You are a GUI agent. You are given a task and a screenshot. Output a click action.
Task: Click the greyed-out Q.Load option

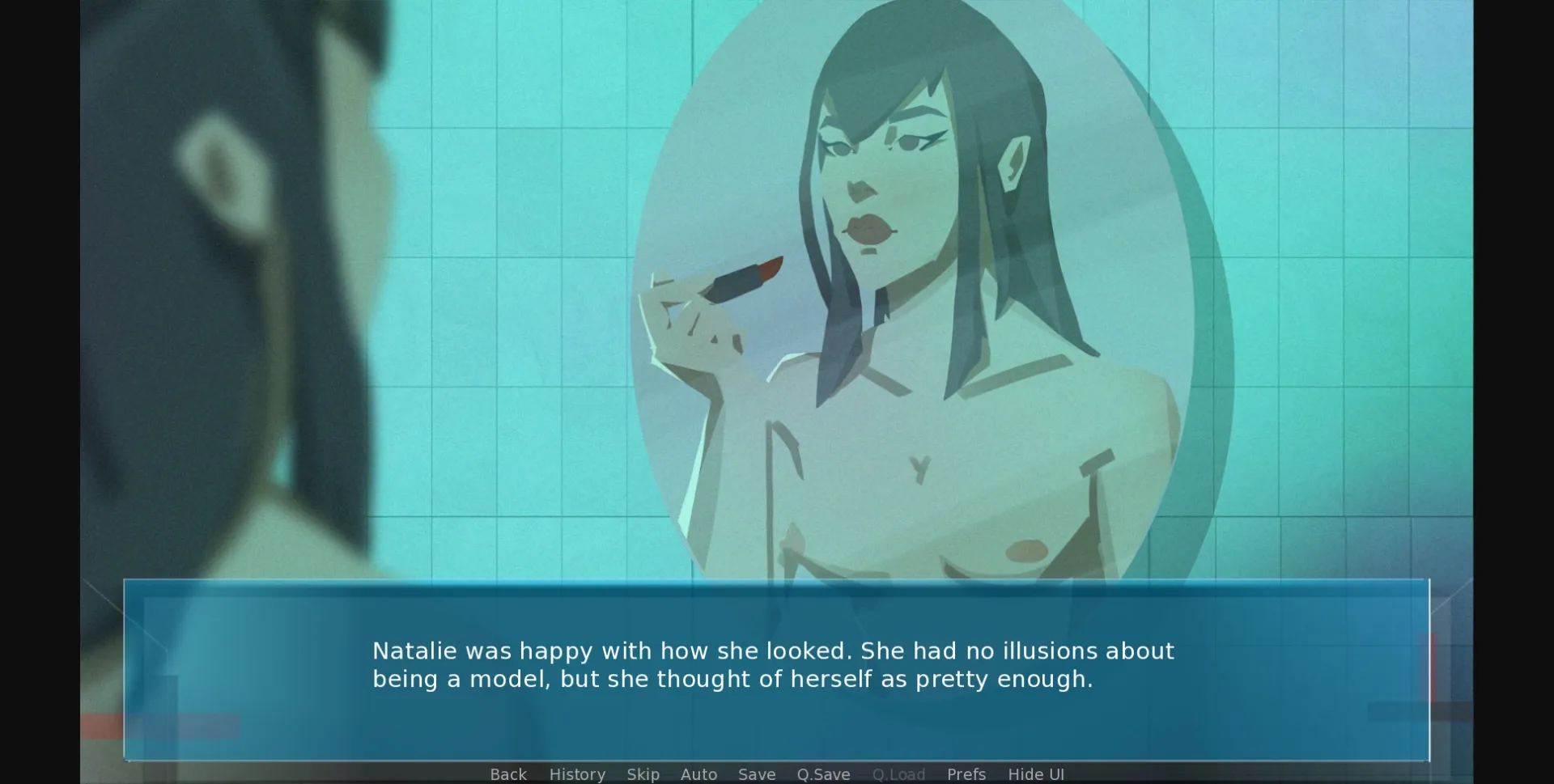tap(899, 774)
